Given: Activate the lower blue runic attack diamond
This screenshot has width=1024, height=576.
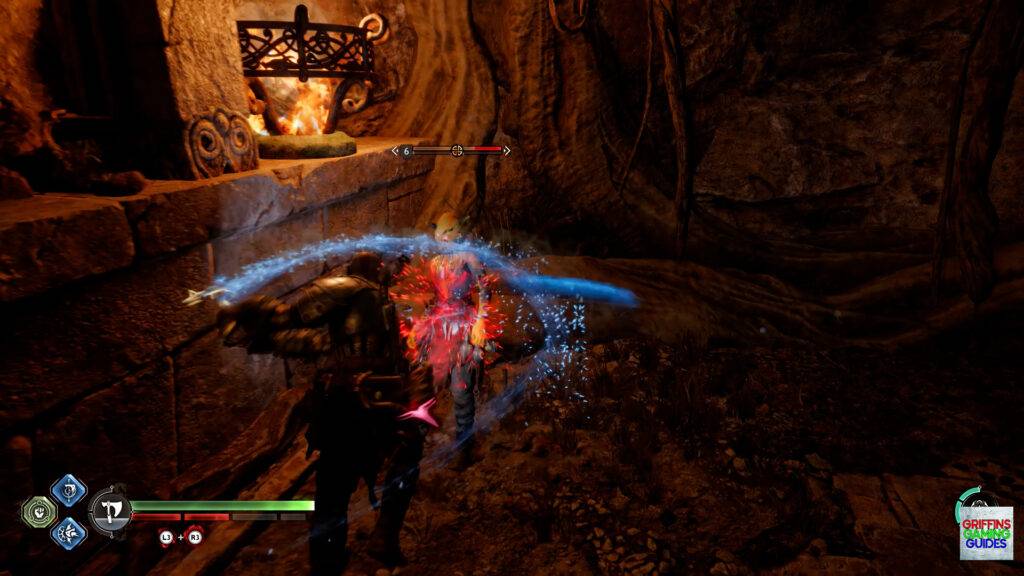Looking at the screenshot, I should [x=68, y=532].
